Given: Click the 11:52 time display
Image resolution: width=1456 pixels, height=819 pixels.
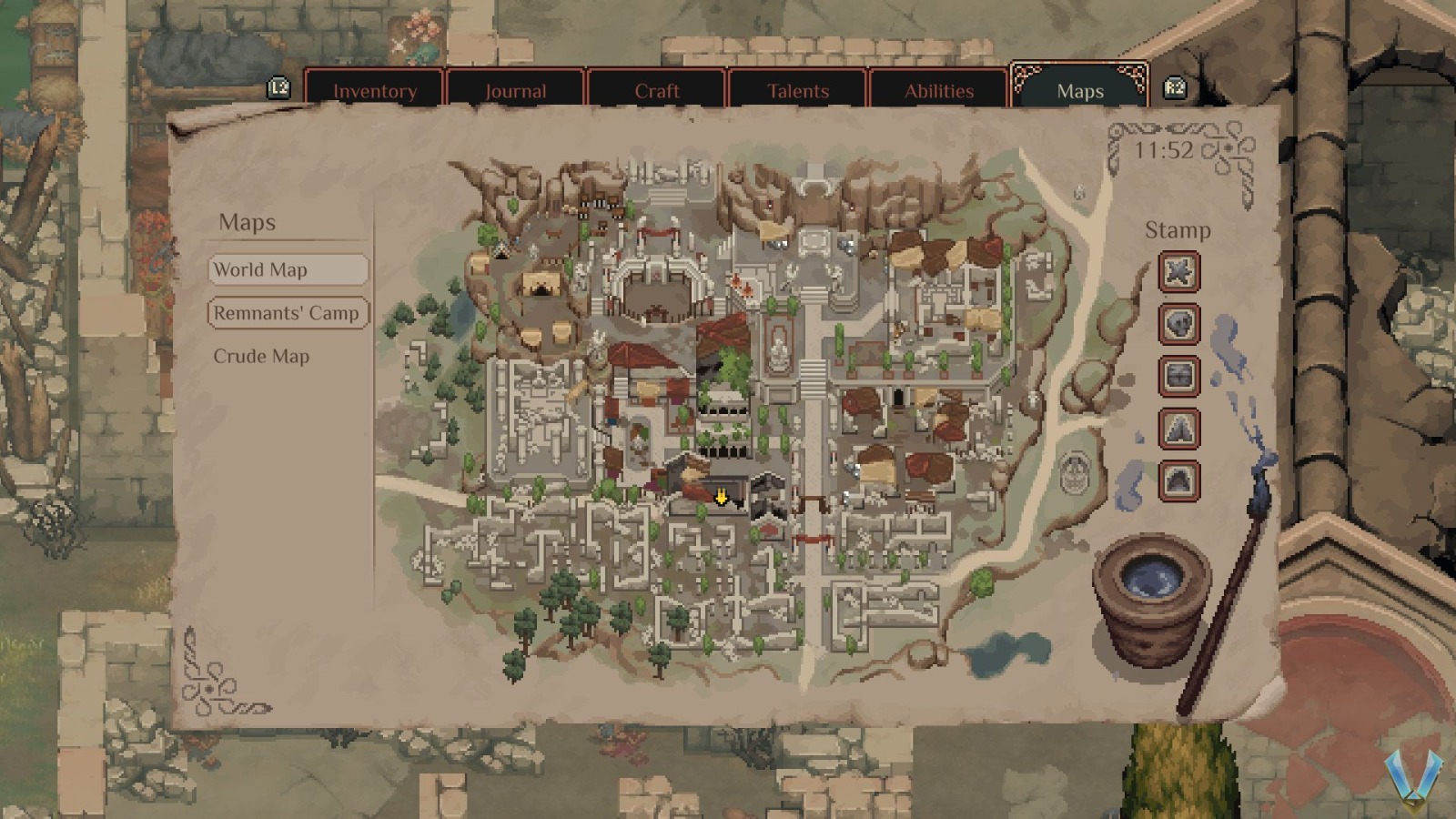Looking at the screenshot, I should 1164,149.
